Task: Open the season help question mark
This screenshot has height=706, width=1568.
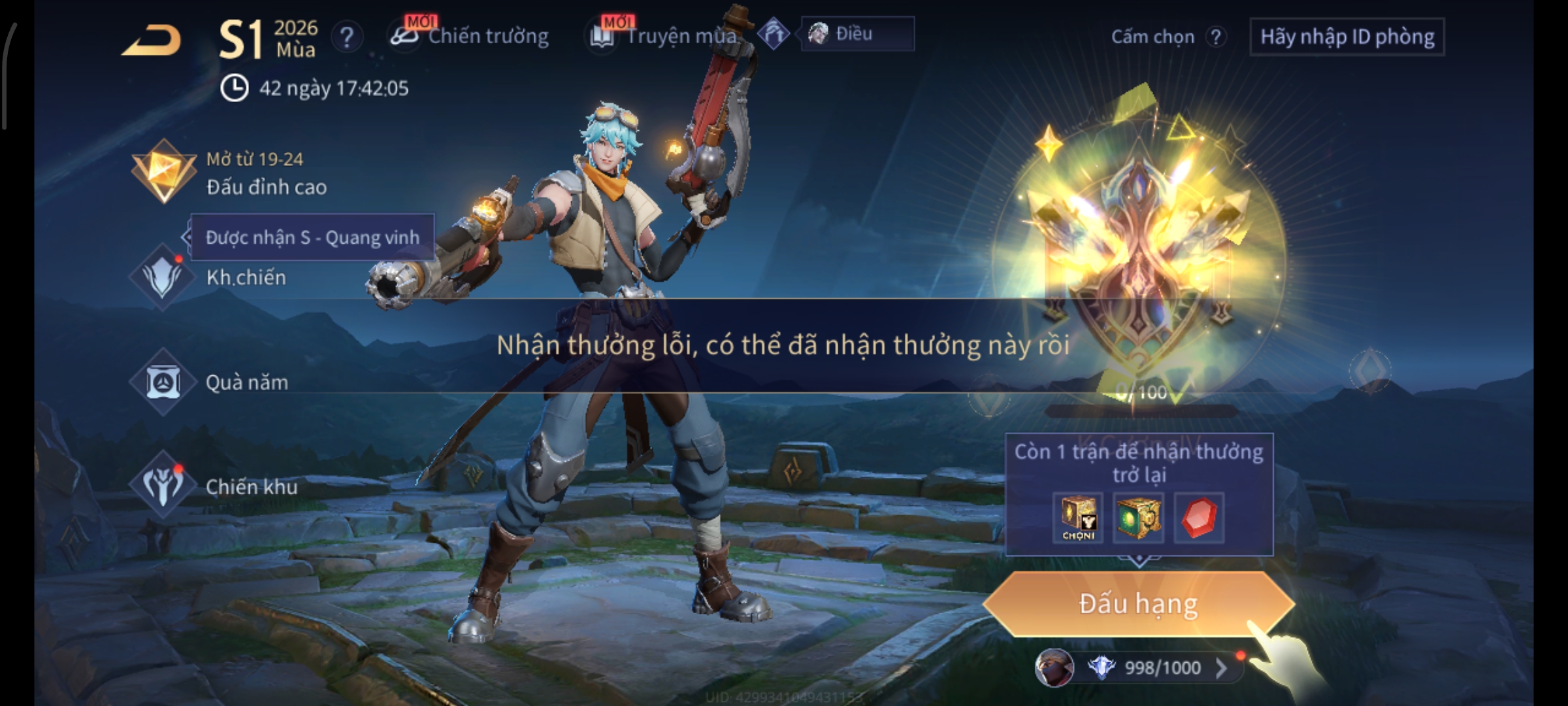Action: point(347,37)
